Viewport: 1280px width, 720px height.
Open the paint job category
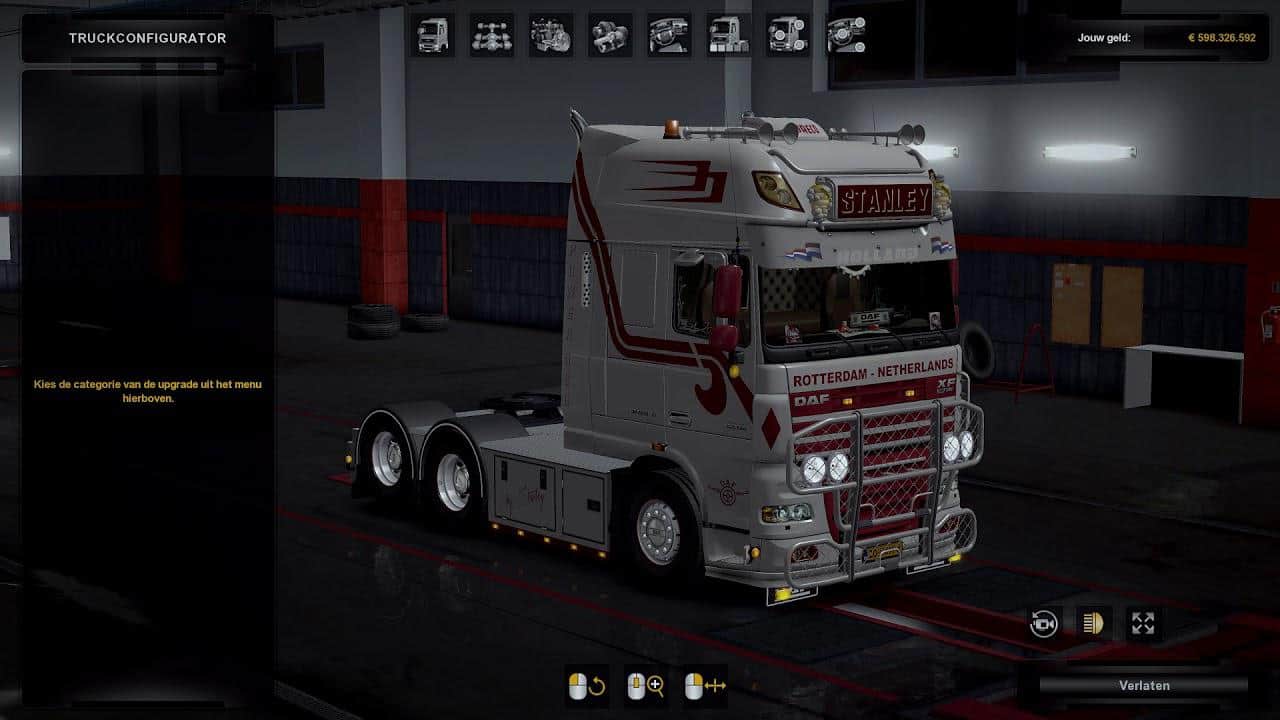coord(728,35)
